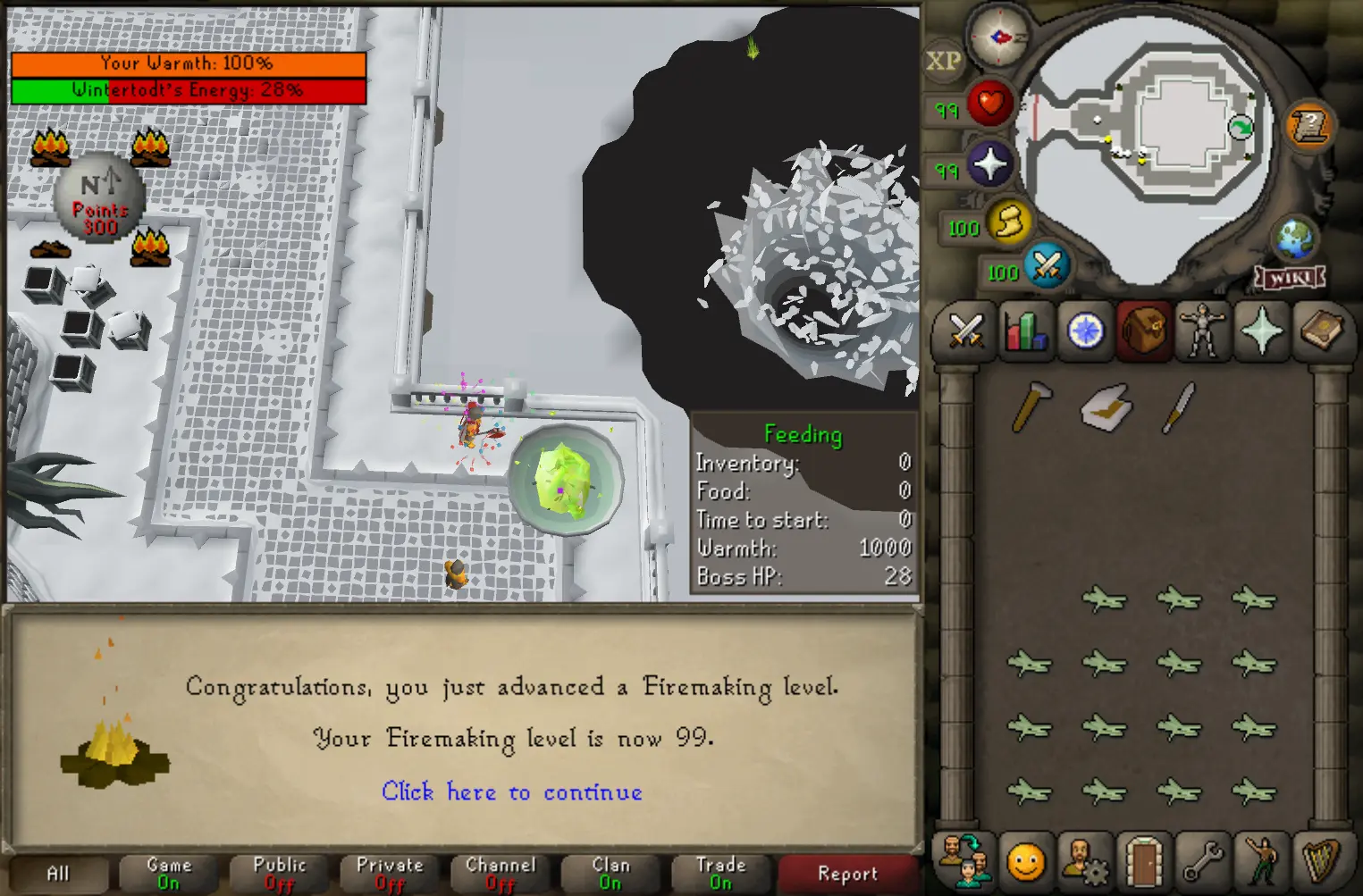This screenshot has width=1363, height=896.
Task: Toggle the Public chat filter
Action: (x=280, y=874)
